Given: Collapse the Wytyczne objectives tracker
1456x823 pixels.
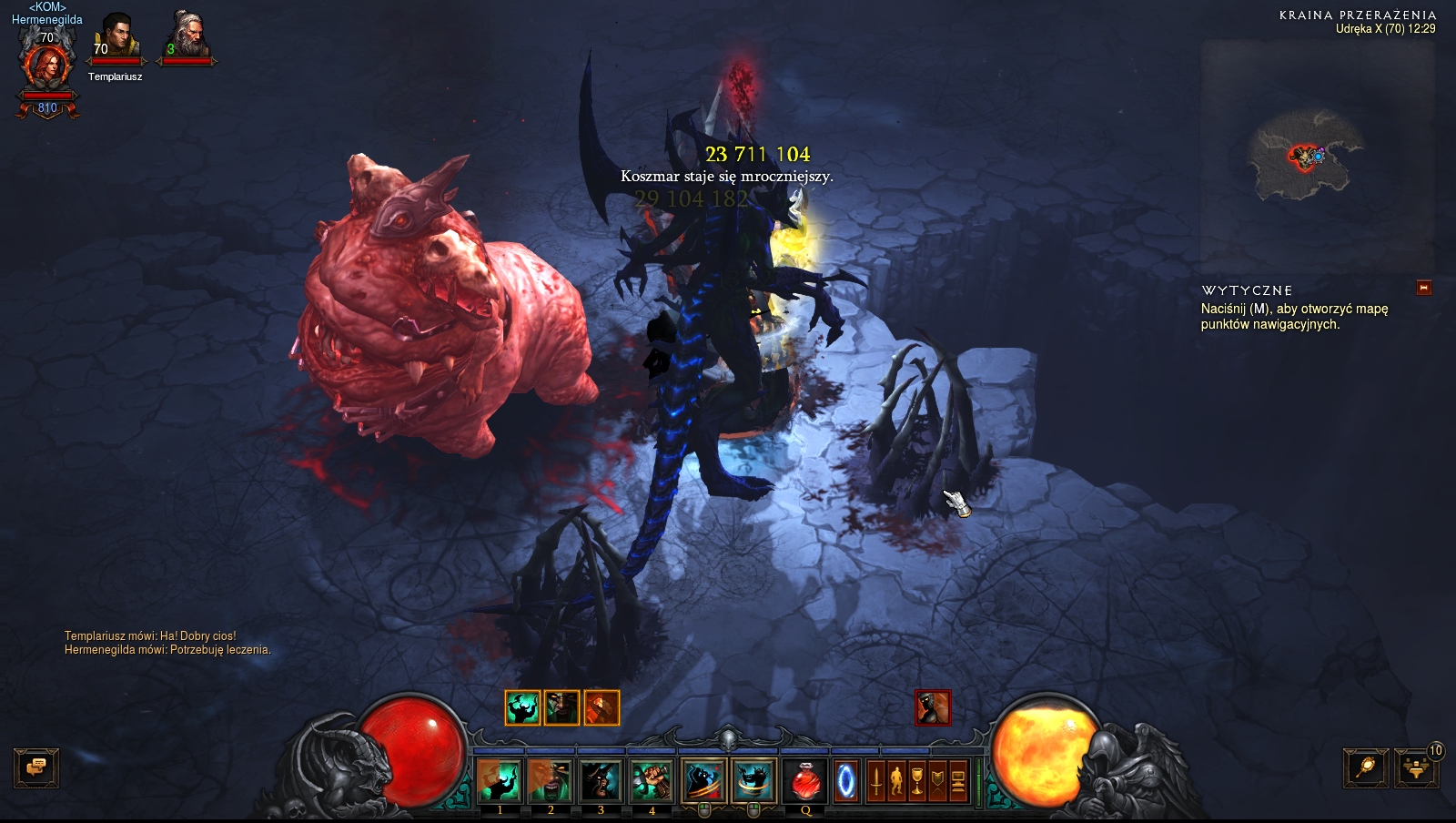Looking at the screenshot, I should coord(1424,288).
